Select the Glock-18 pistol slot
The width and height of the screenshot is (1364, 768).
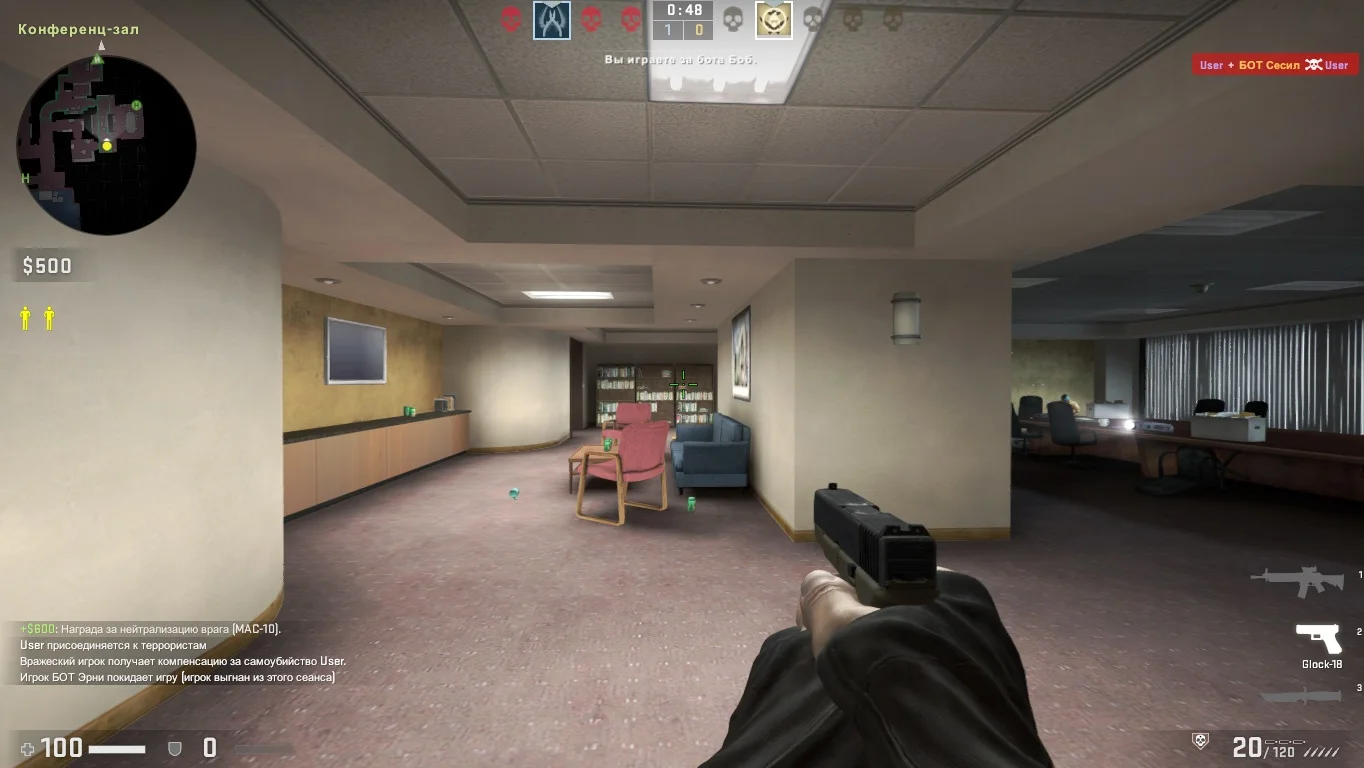pyautogui.click(x=1319, y=638)
